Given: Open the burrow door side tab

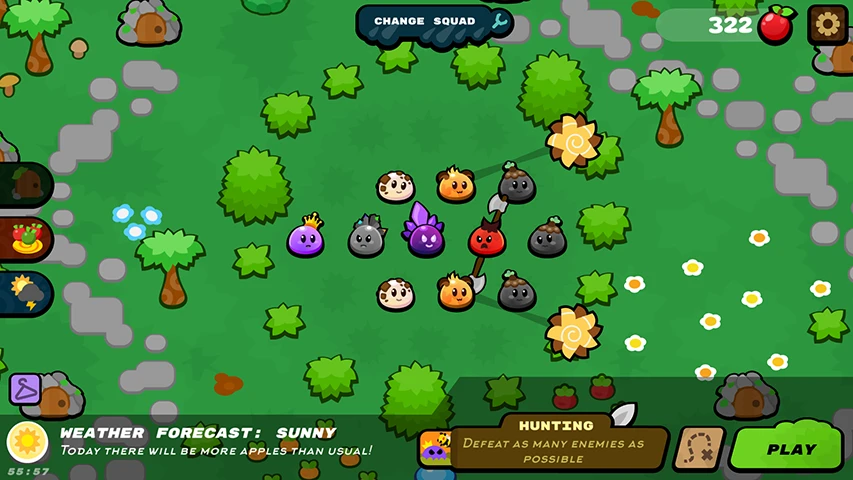Looking at the screenshot, I should pyautogui.click(x=25, y=185).
